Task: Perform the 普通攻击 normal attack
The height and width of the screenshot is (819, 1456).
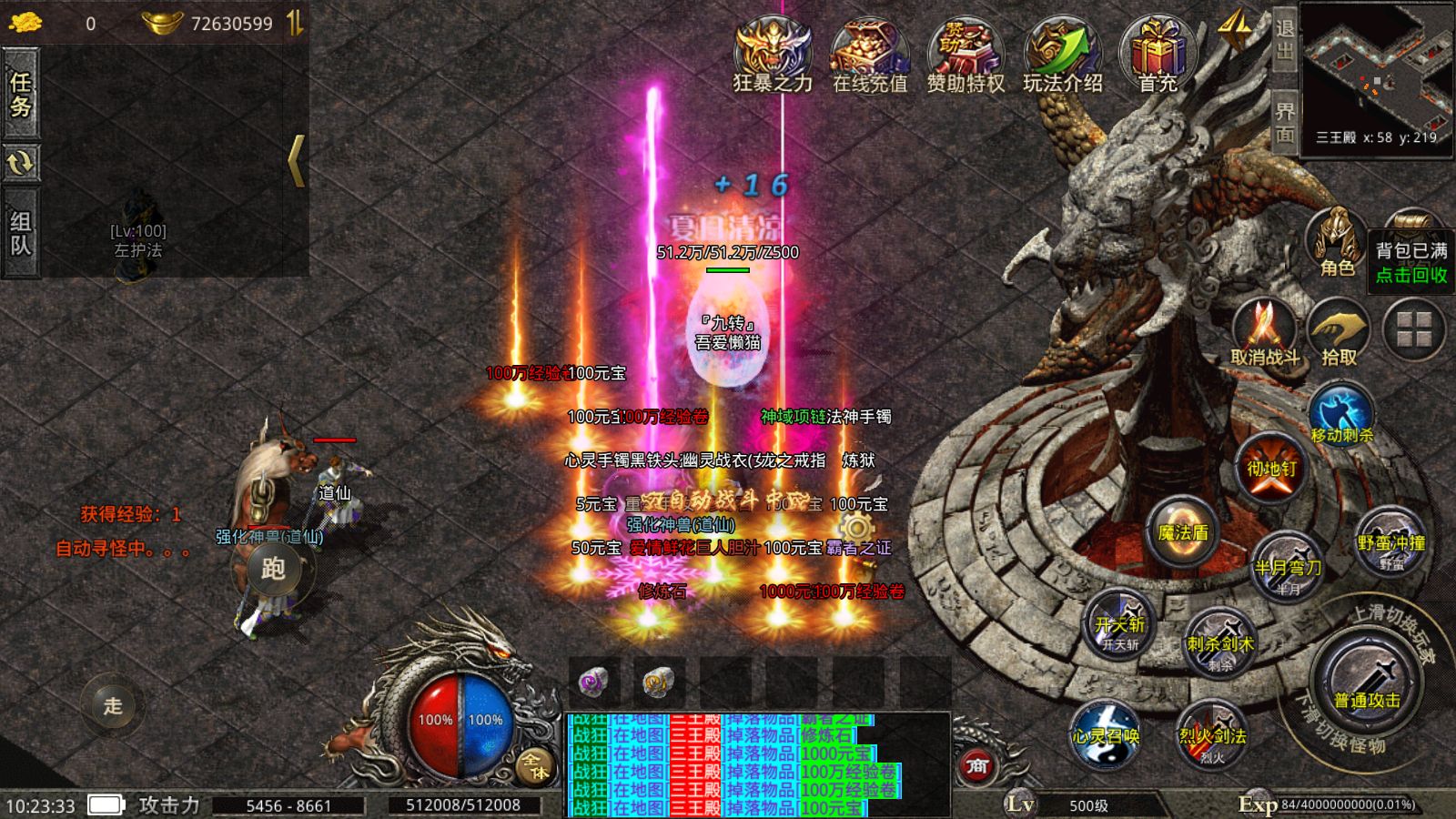Action: click(x=1366, y=684)
